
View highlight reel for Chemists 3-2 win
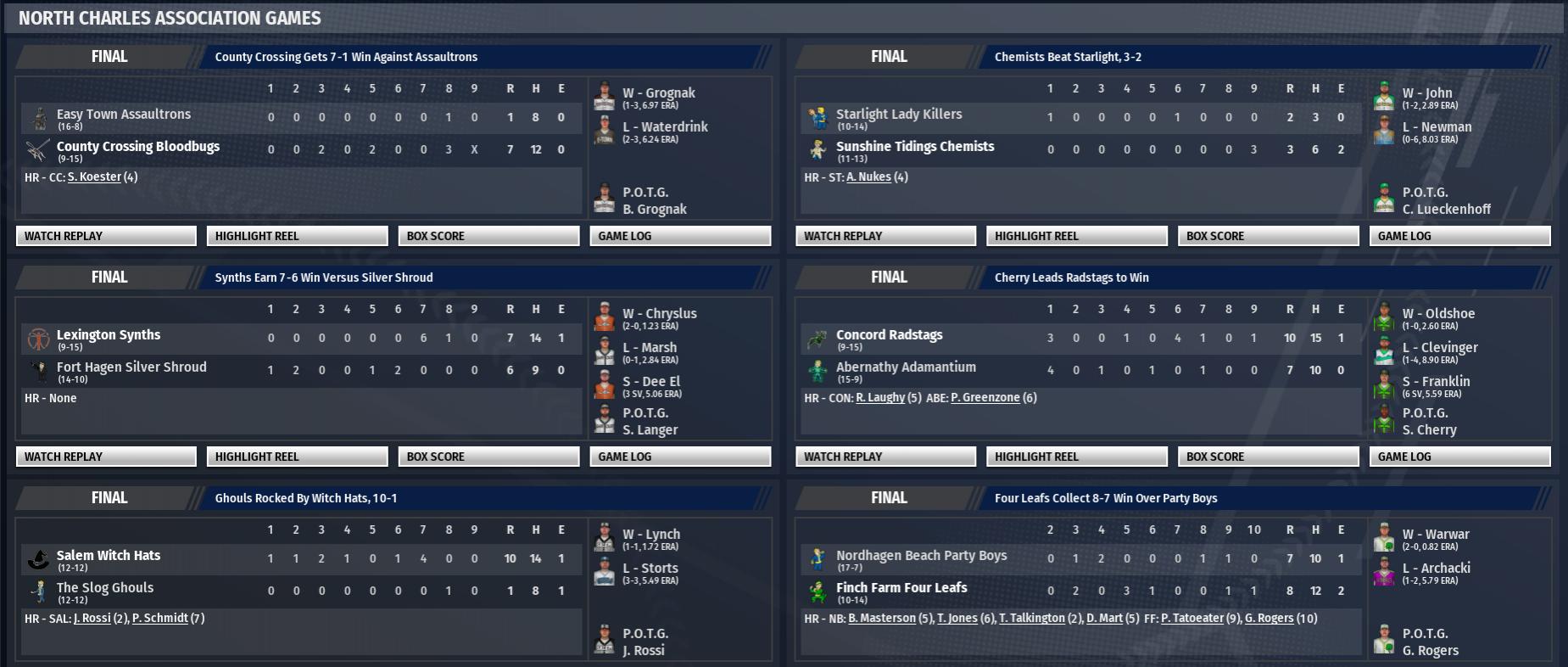tap(1076, 236)
